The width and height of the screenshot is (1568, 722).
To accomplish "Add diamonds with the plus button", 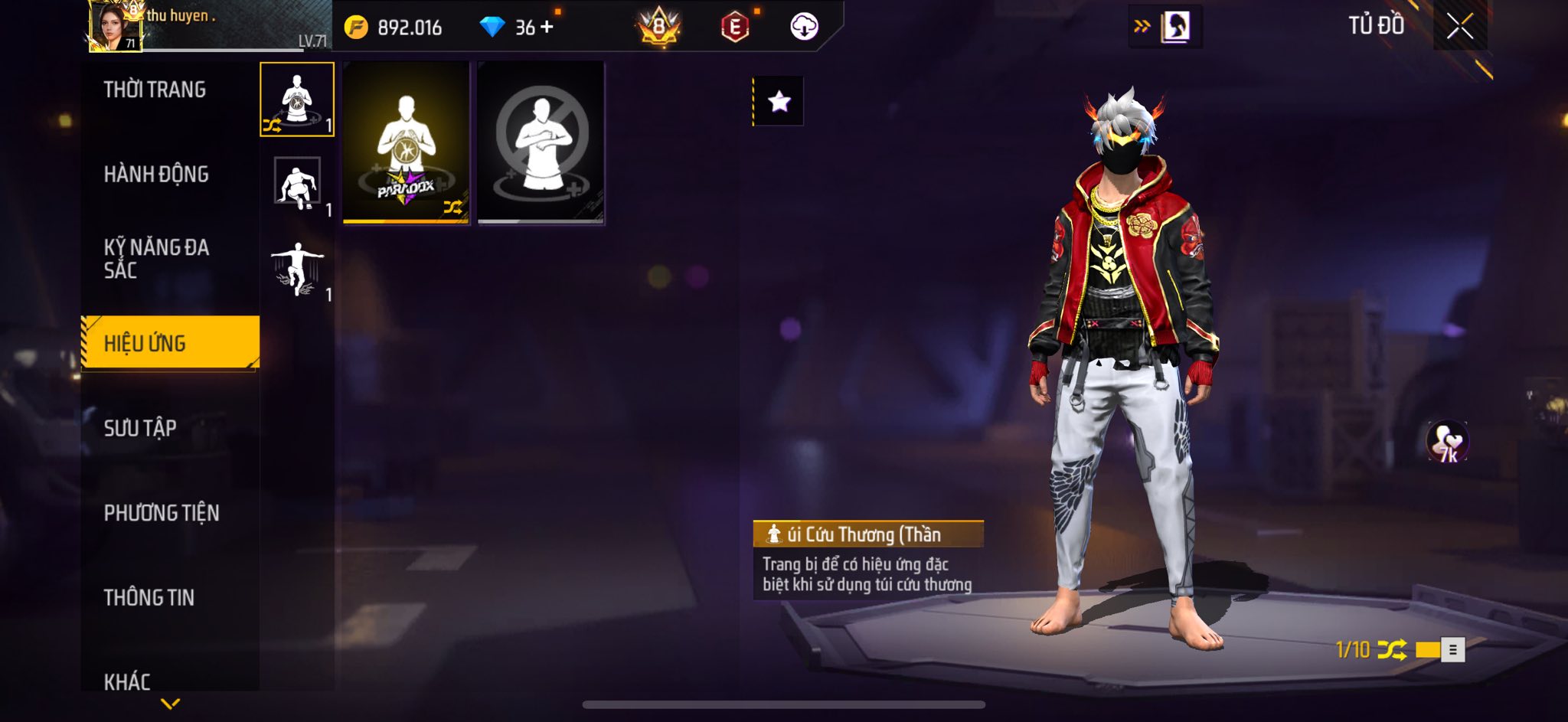I will coord(547,28).
